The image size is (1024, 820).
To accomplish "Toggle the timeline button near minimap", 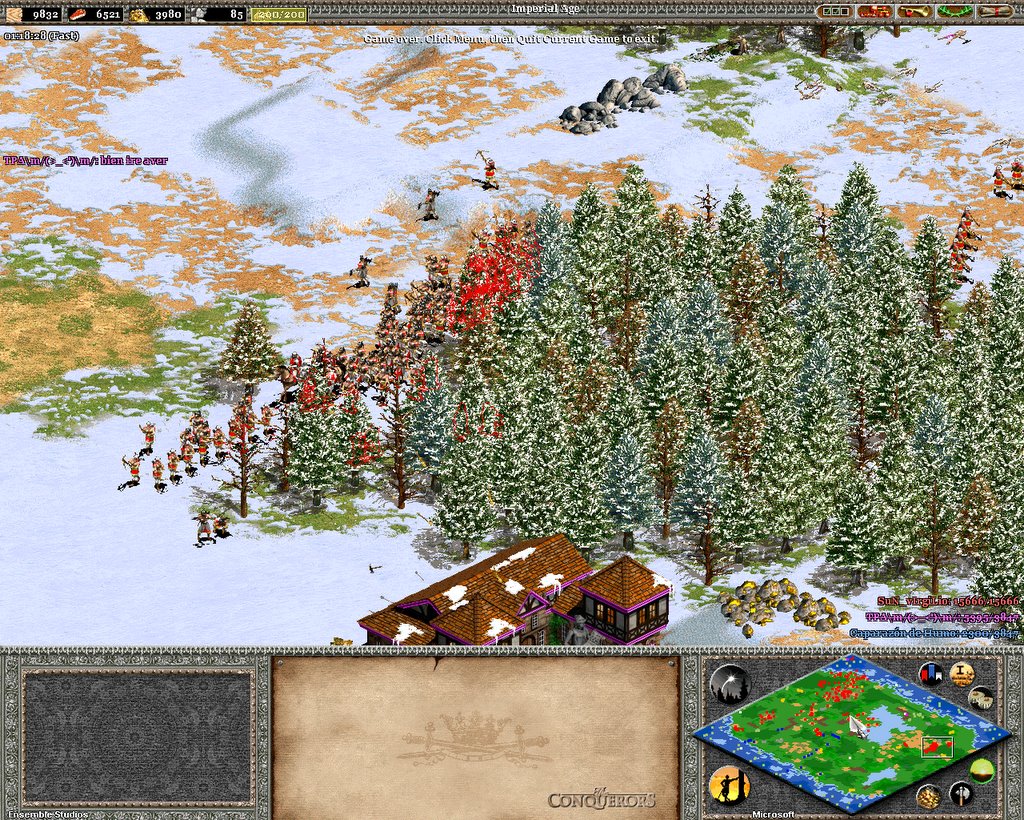I will [981, 698].
